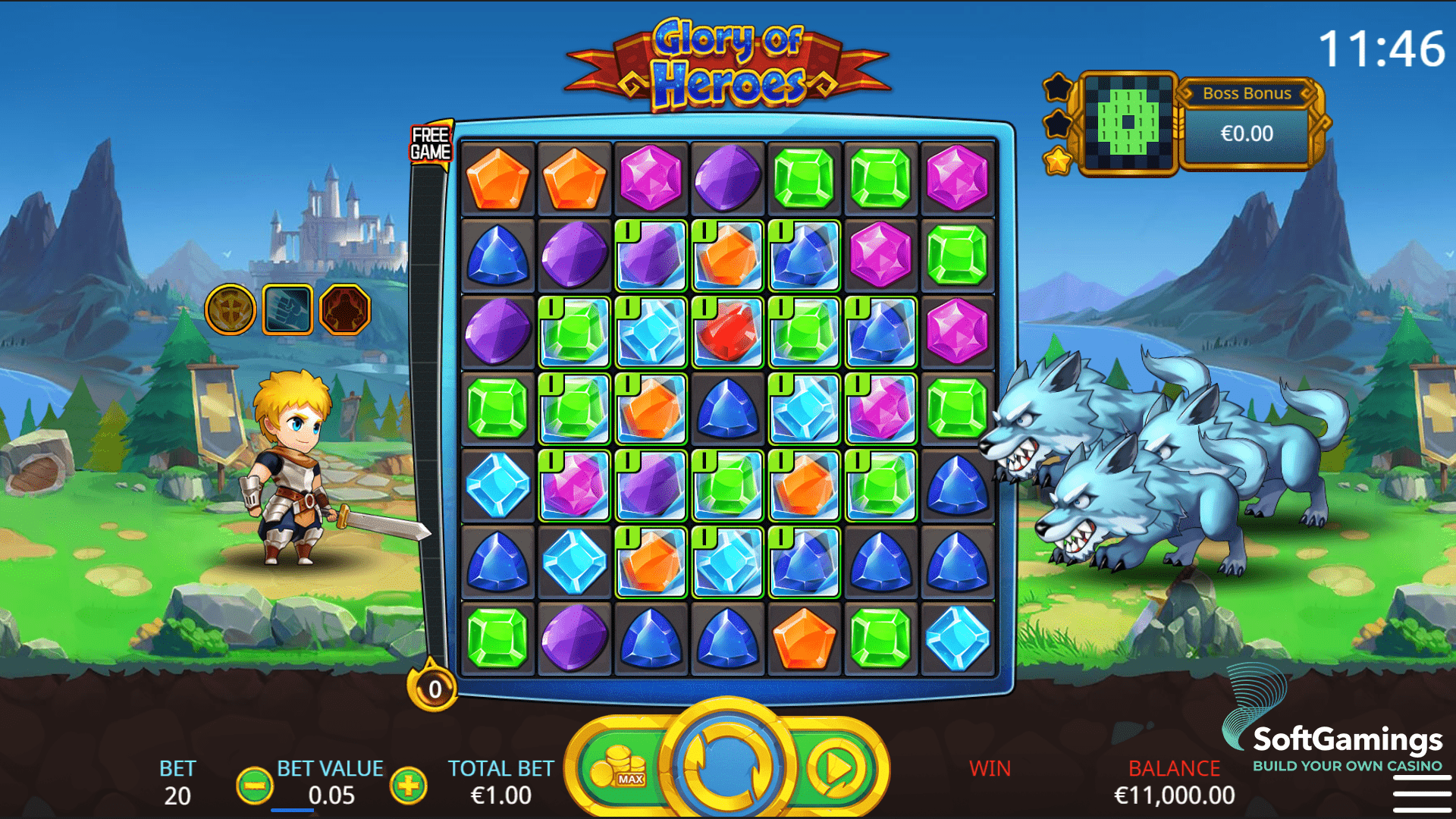This screenshot has width=1456, height=819.
Task: Spin the reels with the central button
Action: pyautogui.click(x=727, y=766)
